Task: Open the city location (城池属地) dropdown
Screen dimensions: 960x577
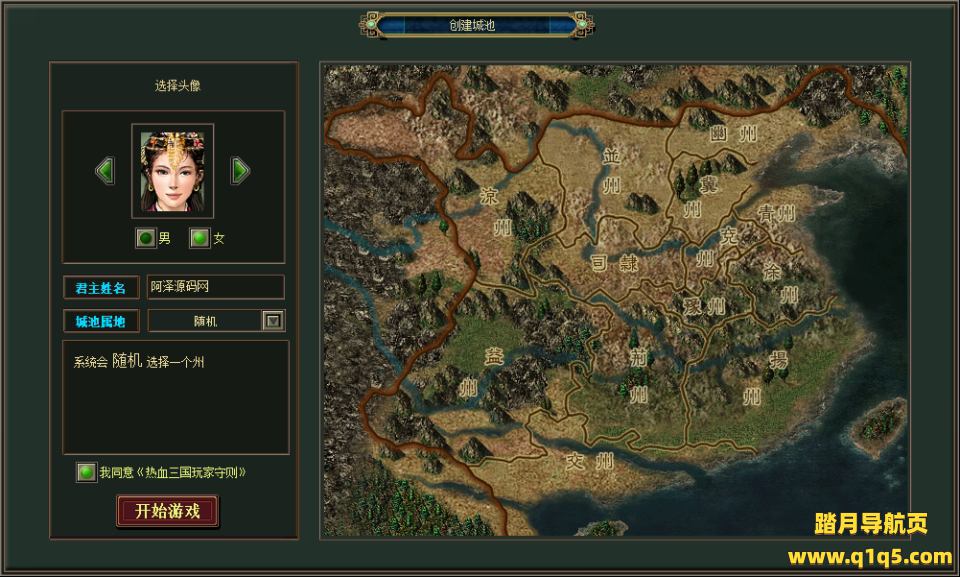Action: 273,321
